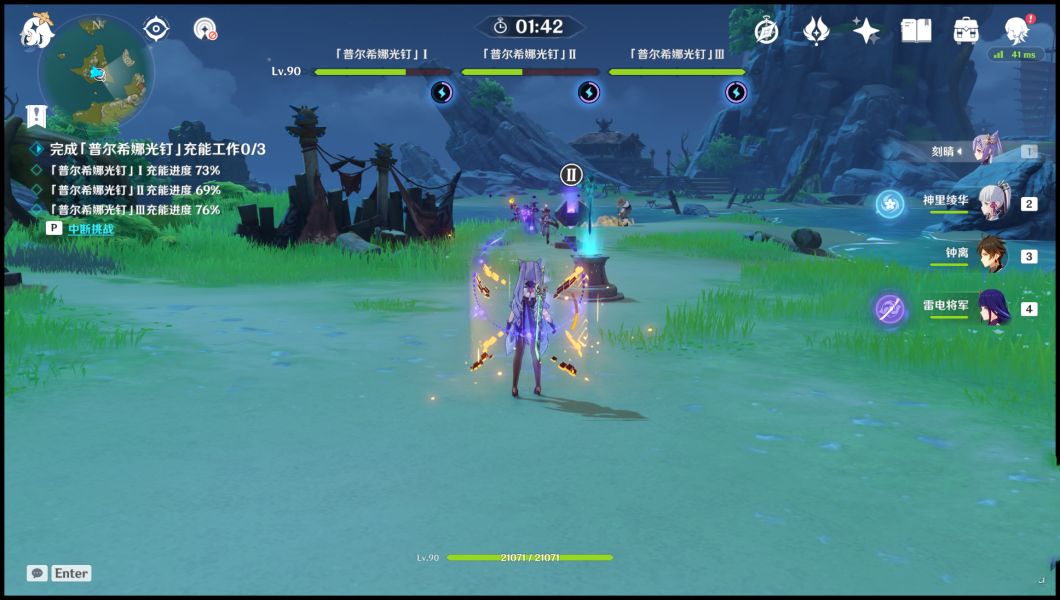1060x600 pixels.
Task: Open the compass events icon
Action: (x=767, y=31)
